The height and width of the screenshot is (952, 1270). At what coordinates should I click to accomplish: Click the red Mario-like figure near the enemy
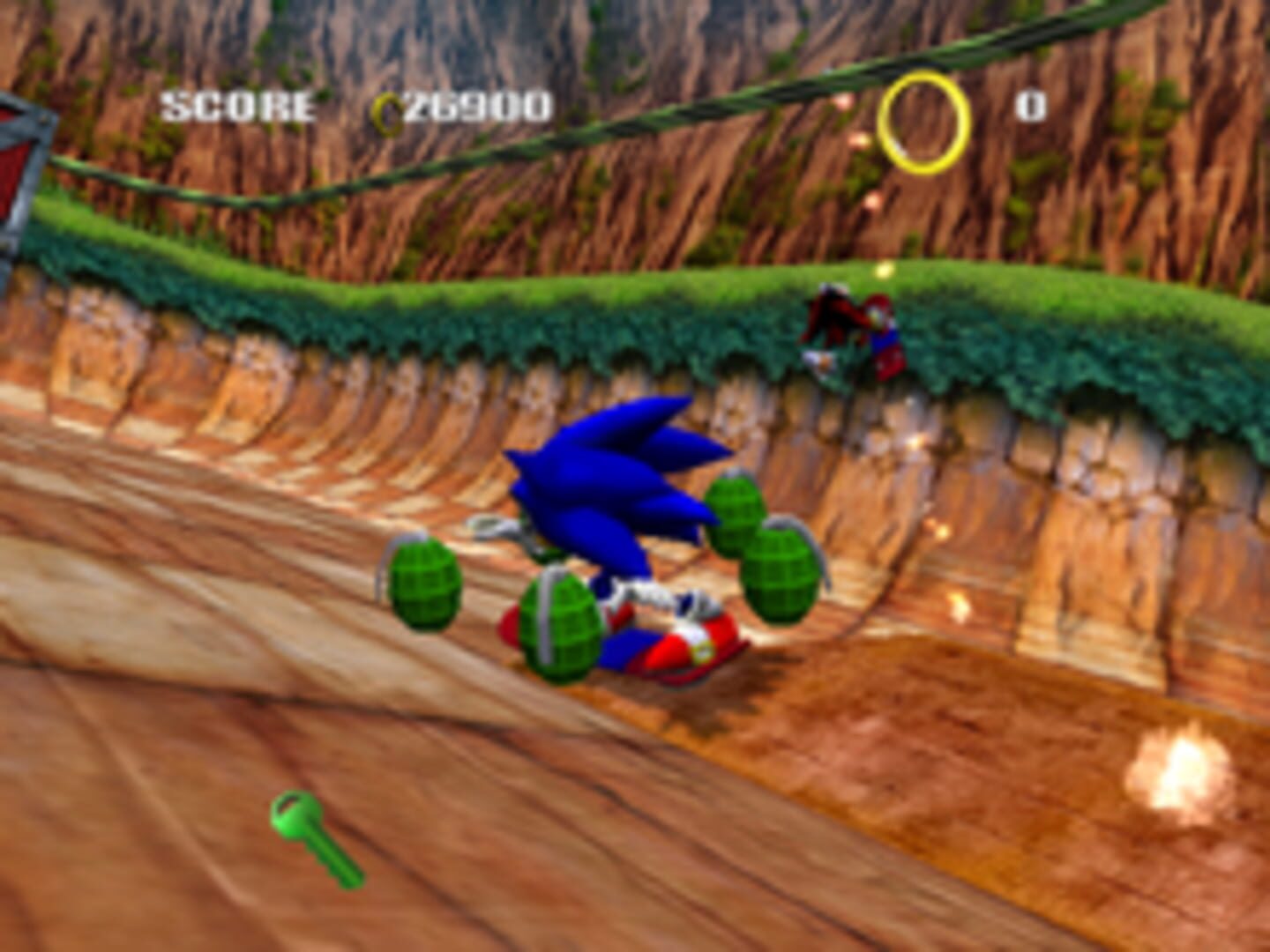[x=882, y=335]
